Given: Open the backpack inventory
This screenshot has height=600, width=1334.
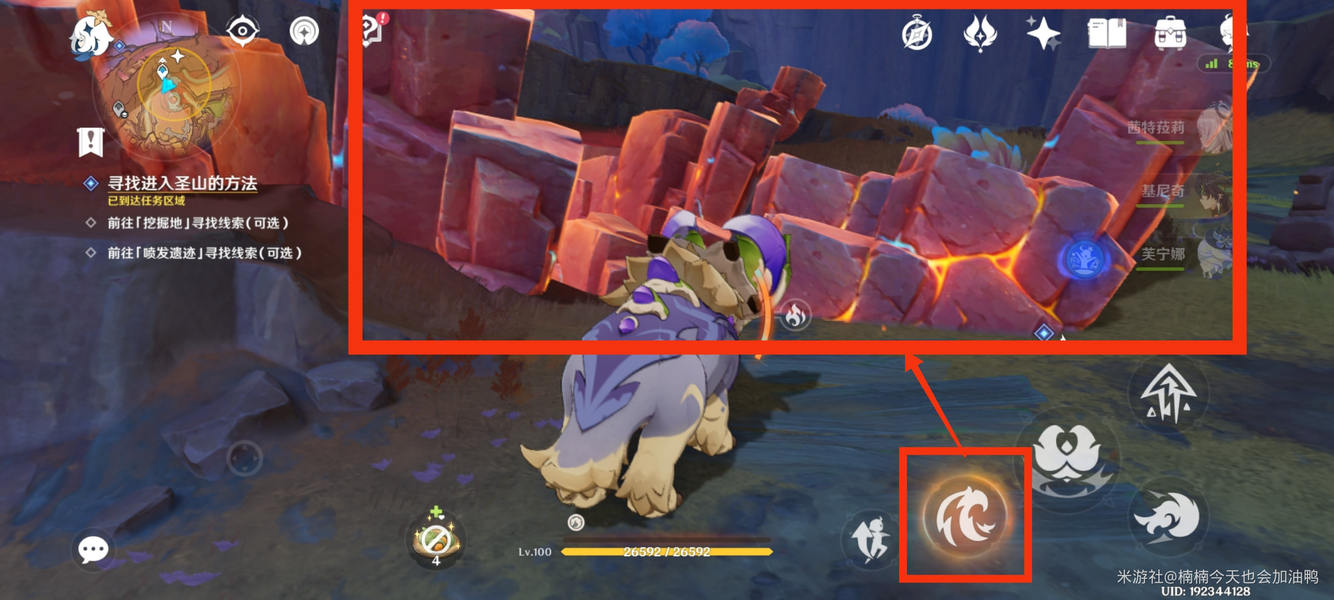Looking at the screenshot, I should 1170,33.
